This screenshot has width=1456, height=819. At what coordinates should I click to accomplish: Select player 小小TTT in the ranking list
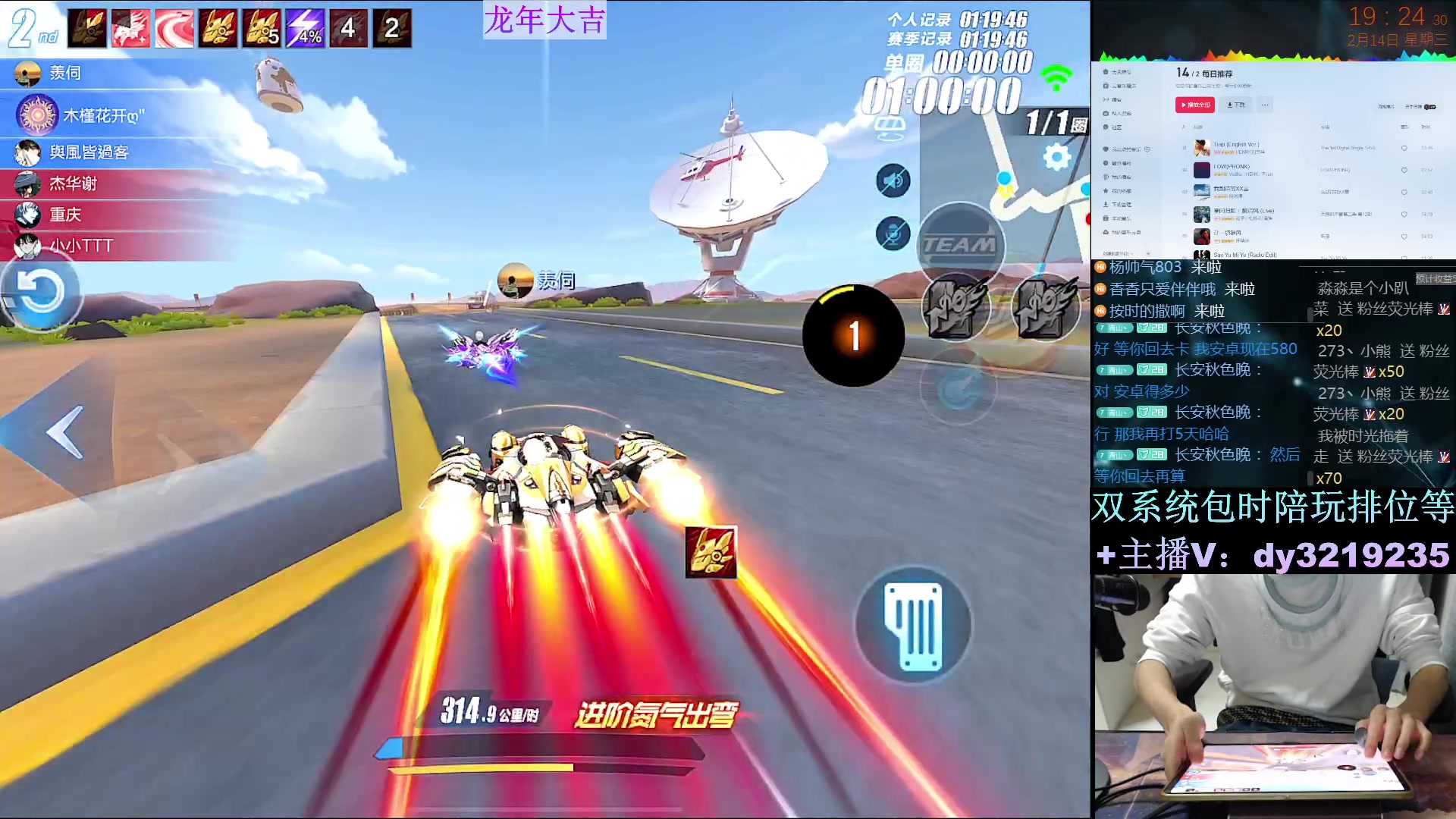[x=80, y=246]
